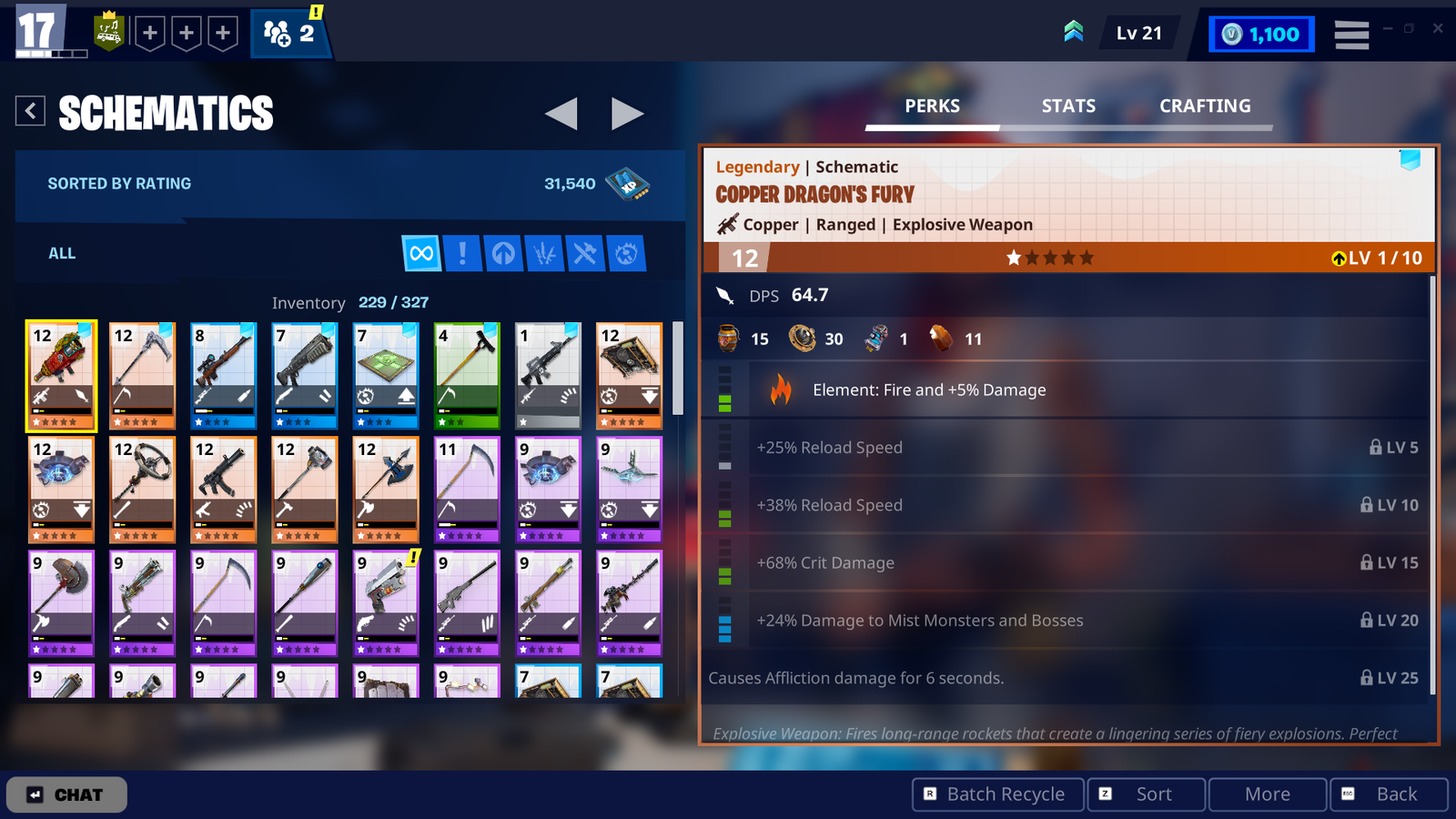The image size is (1456, 819).
Task: Select the upgrade arrow filter icon
Action: click(x=505, y=254)
